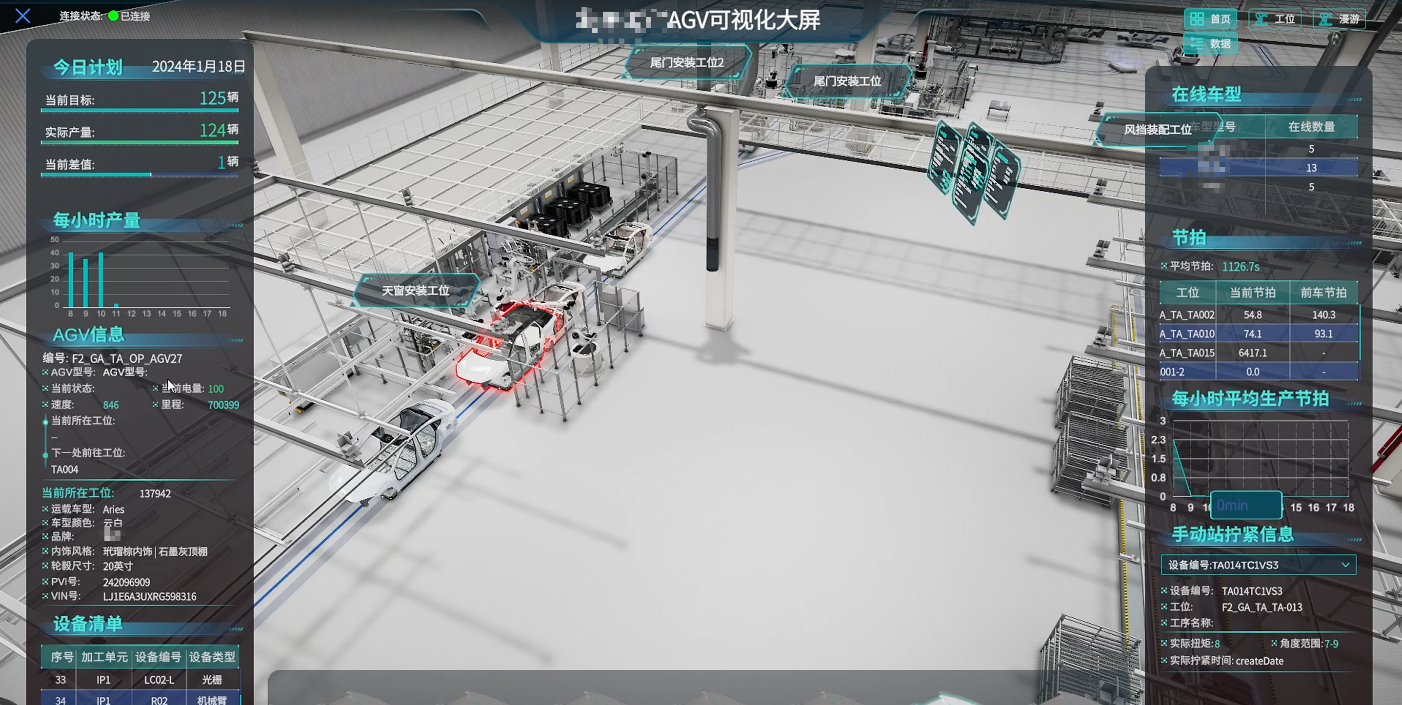
Task: Select the 尾门安装工位 station label
Action: [x=847, y=81]
